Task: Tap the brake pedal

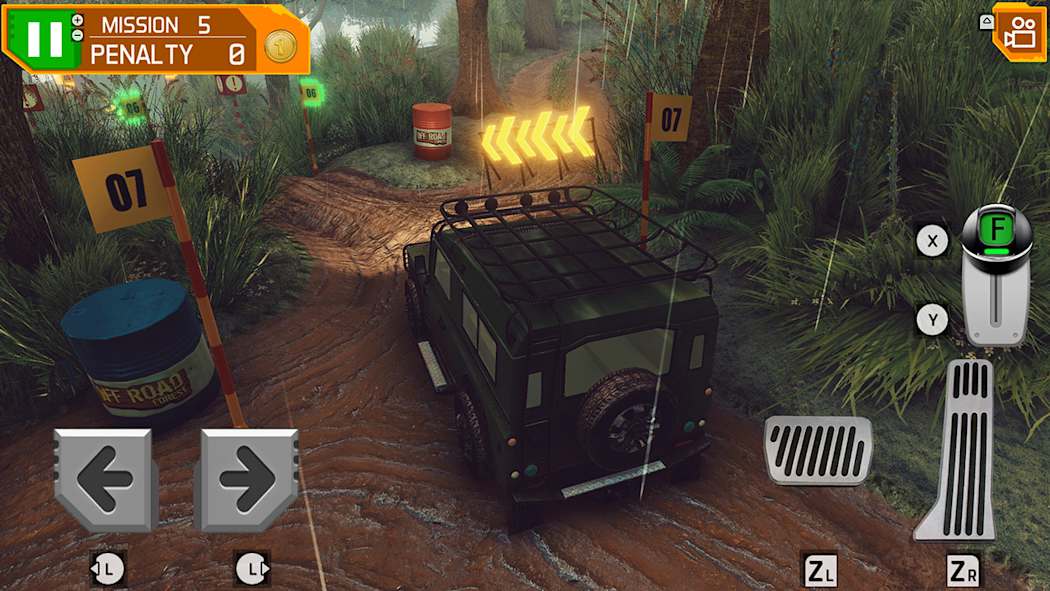Action: (x=817, y=450)
